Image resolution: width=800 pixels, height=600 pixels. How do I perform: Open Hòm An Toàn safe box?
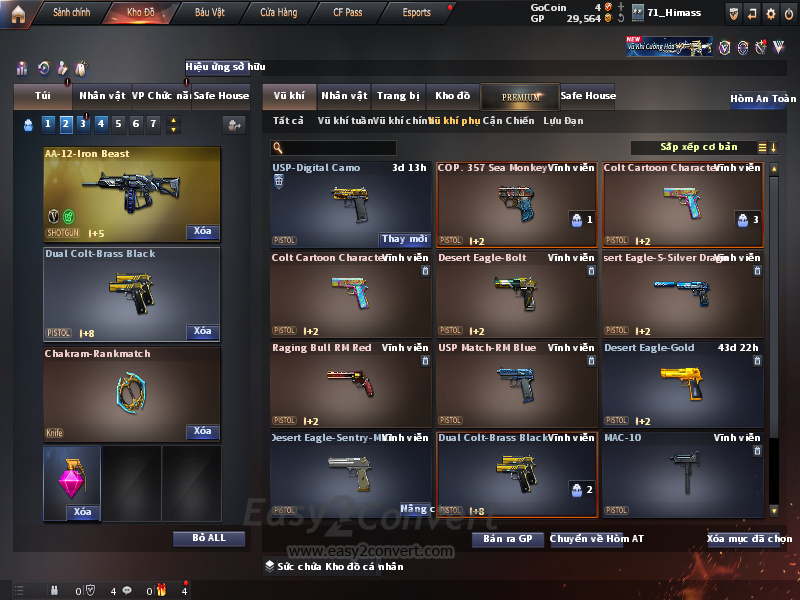coord(762,99)
